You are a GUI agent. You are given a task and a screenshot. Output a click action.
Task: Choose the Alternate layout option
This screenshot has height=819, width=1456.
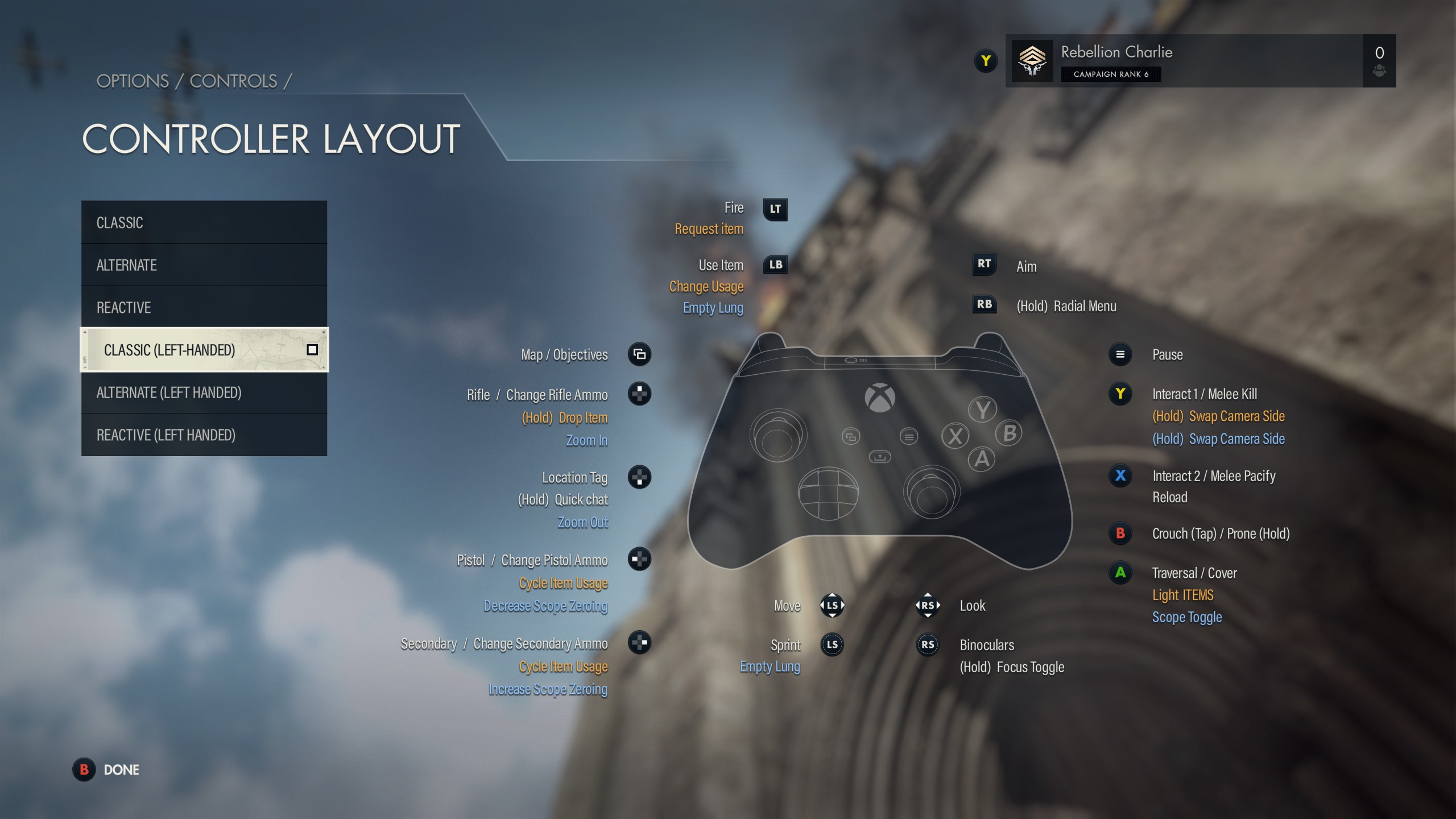click(204, 265)
